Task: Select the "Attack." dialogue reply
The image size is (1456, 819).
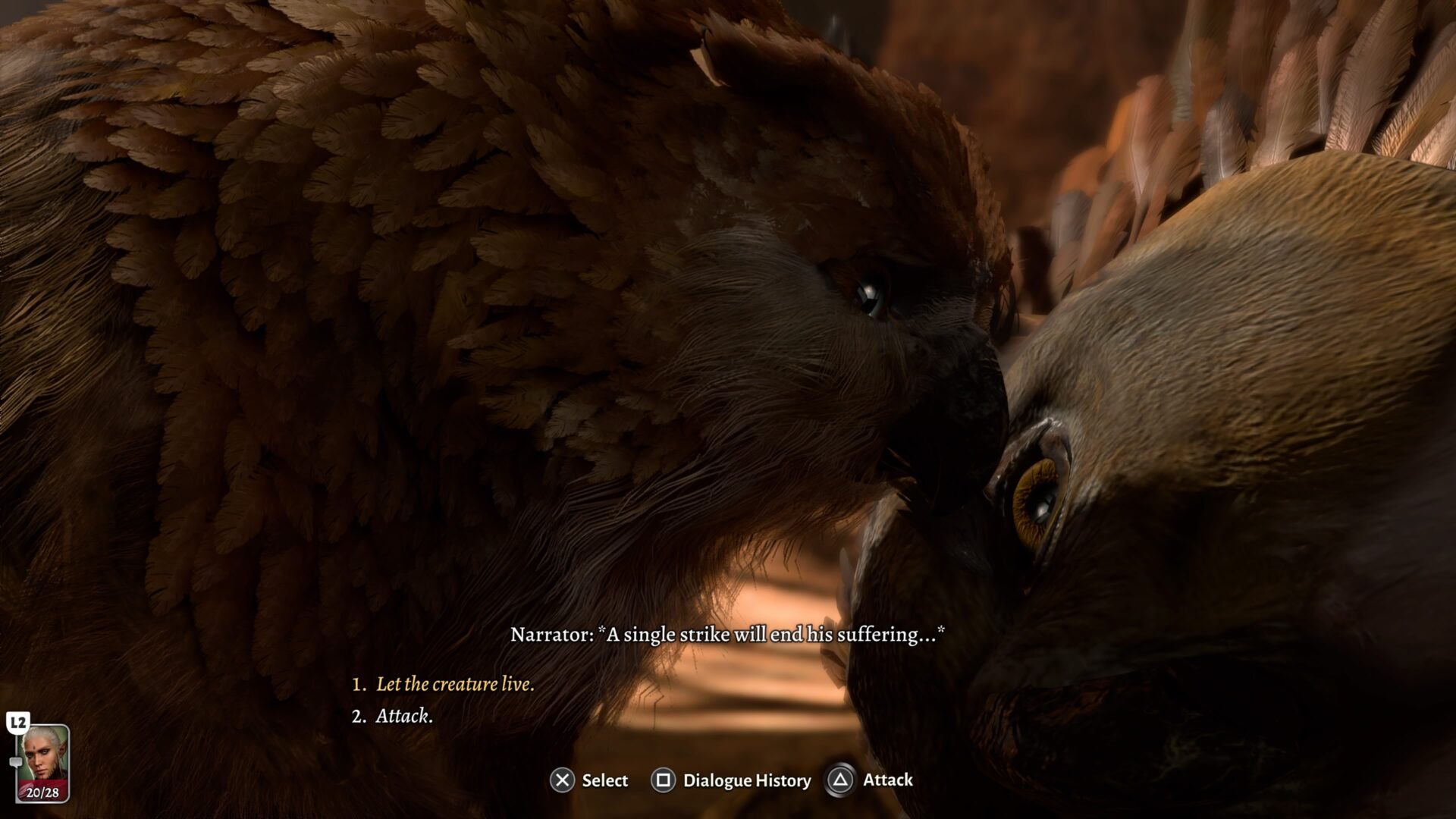Action: (404, 716)
